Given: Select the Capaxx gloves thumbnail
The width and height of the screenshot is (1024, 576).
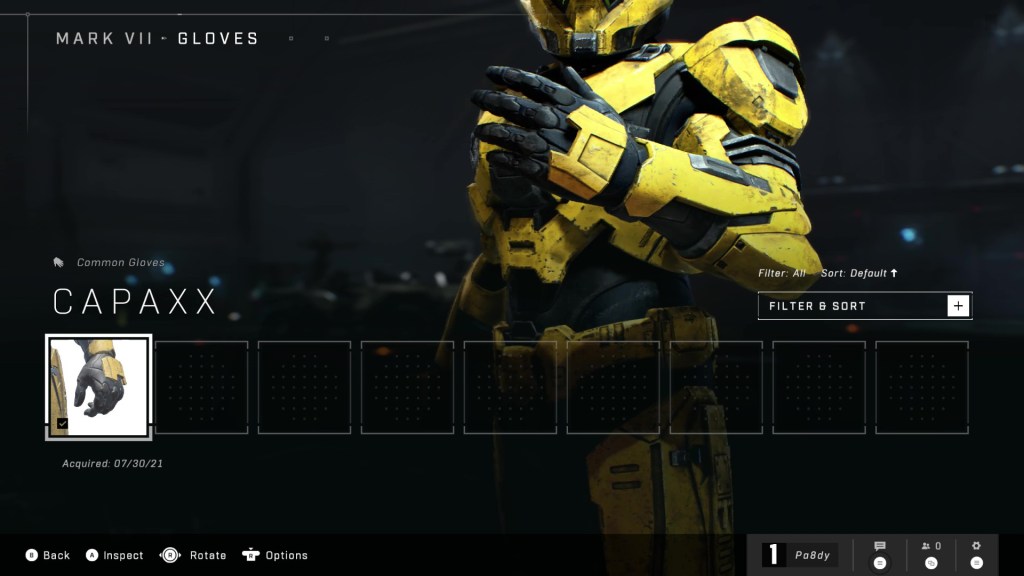Looking at the screenshot, I should pyautogui.click(x=99, y=386).
